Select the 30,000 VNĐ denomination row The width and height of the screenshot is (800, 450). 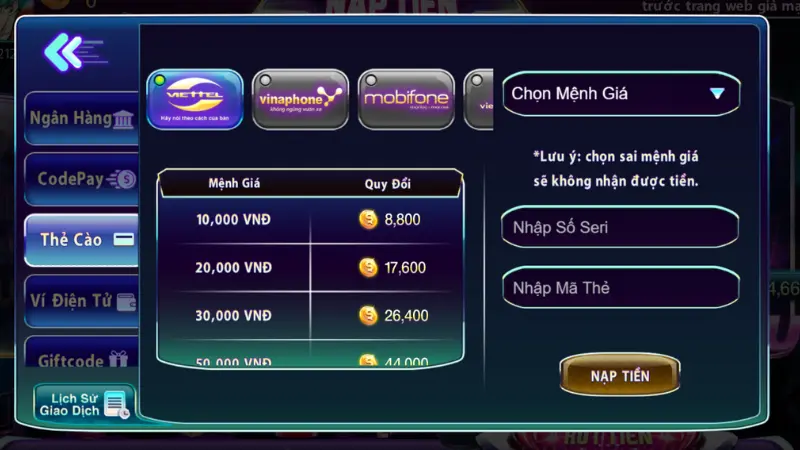pos(310,315)
